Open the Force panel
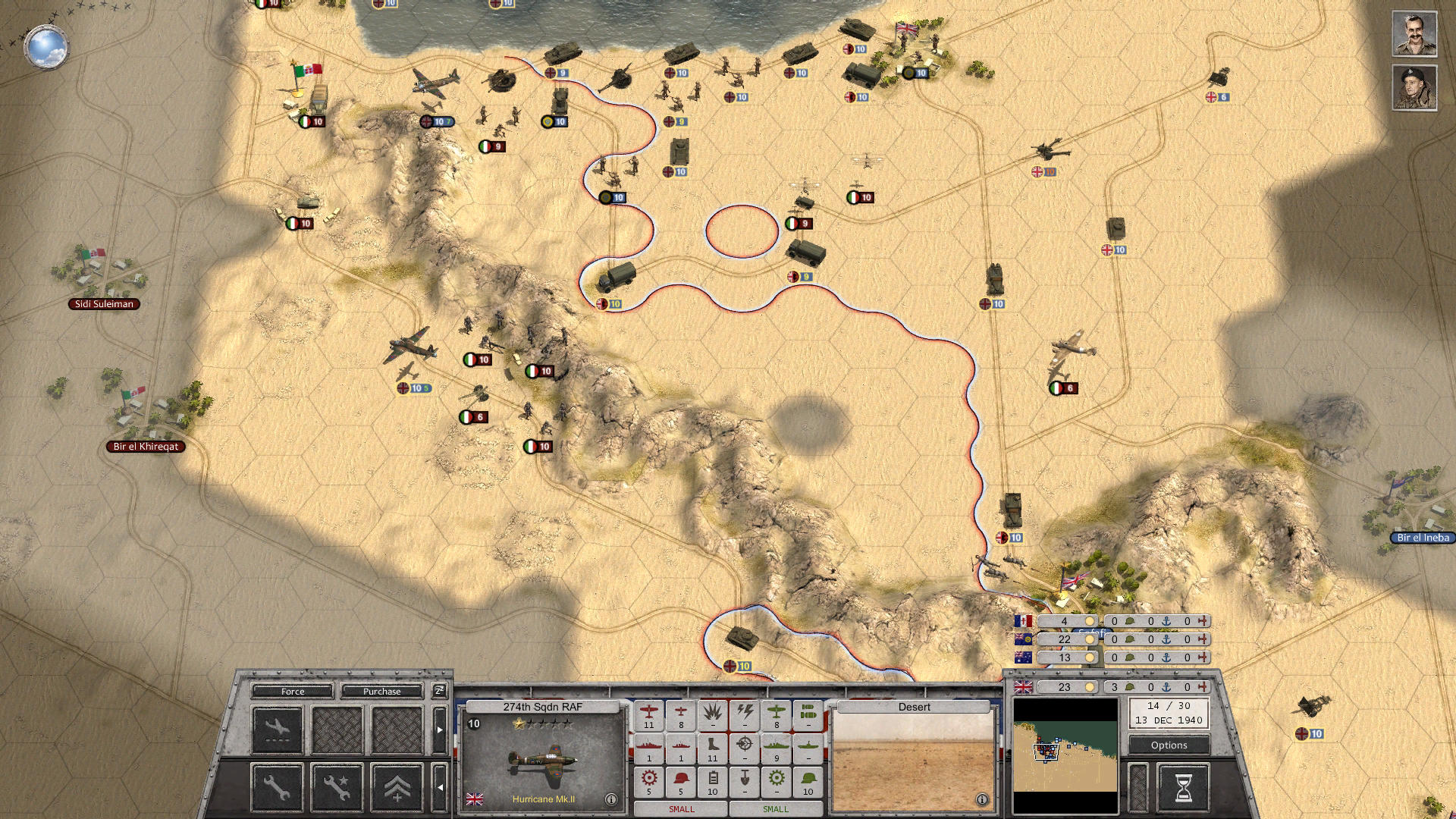The width and height of the screenshot is (1456, 819). pyautogui.click(x=293, y=692)
